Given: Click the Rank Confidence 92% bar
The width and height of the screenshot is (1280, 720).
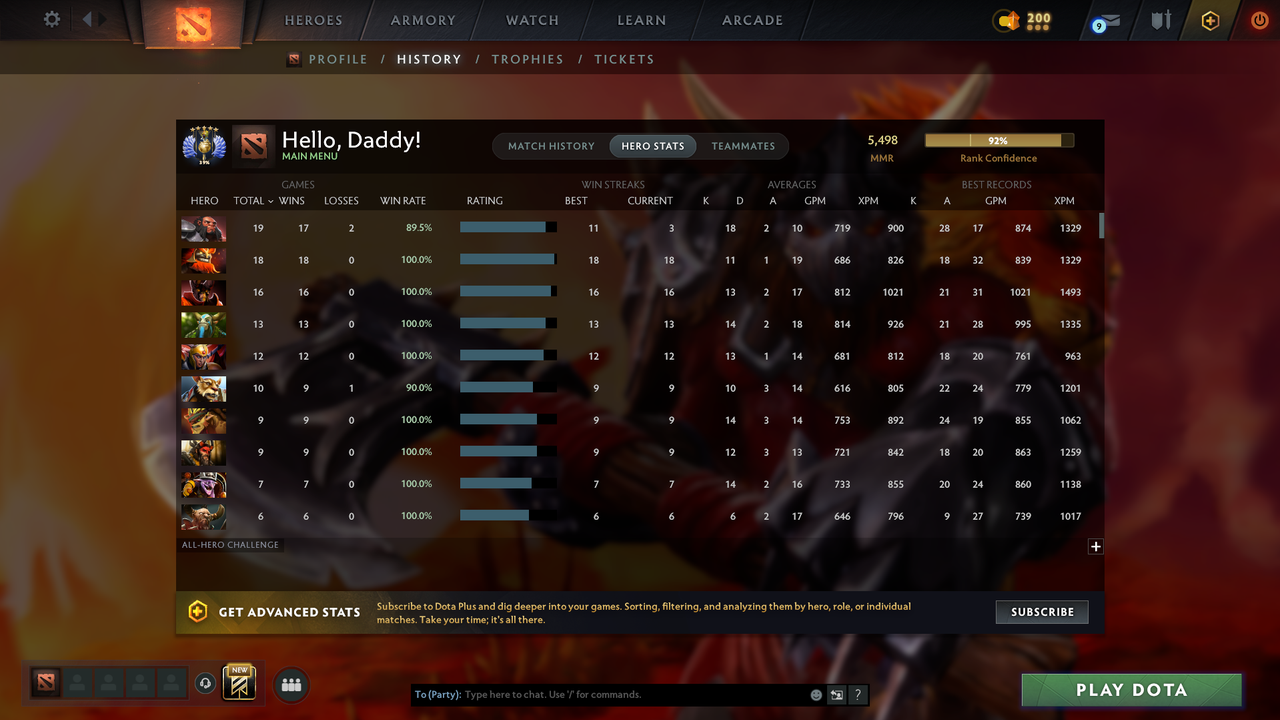Looking at the screenshot, I should (997, 140).
